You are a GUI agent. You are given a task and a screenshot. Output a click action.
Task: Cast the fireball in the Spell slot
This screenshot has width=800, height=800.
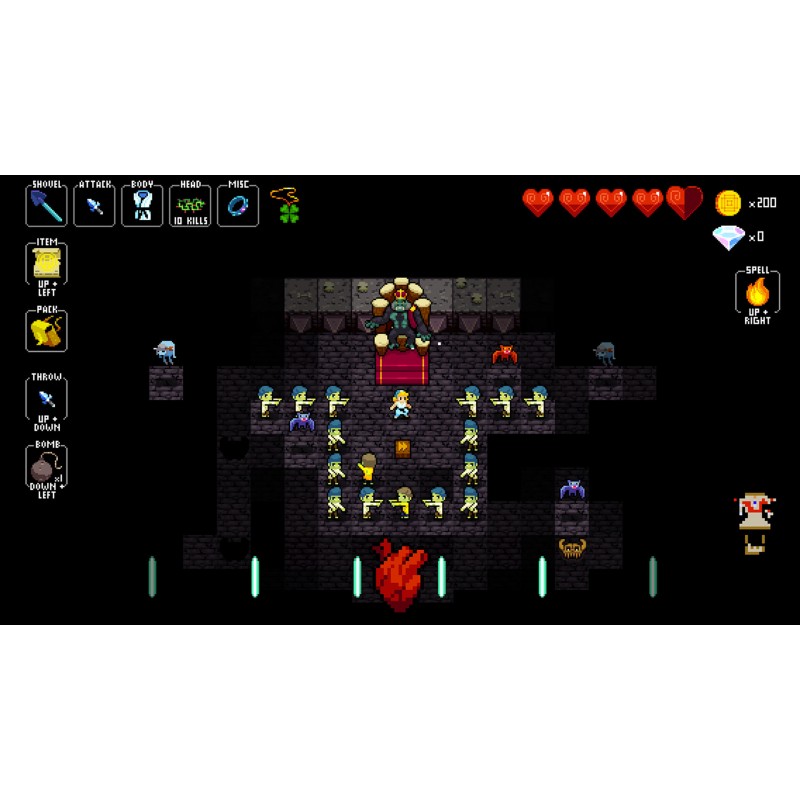[x=757, y=292]
